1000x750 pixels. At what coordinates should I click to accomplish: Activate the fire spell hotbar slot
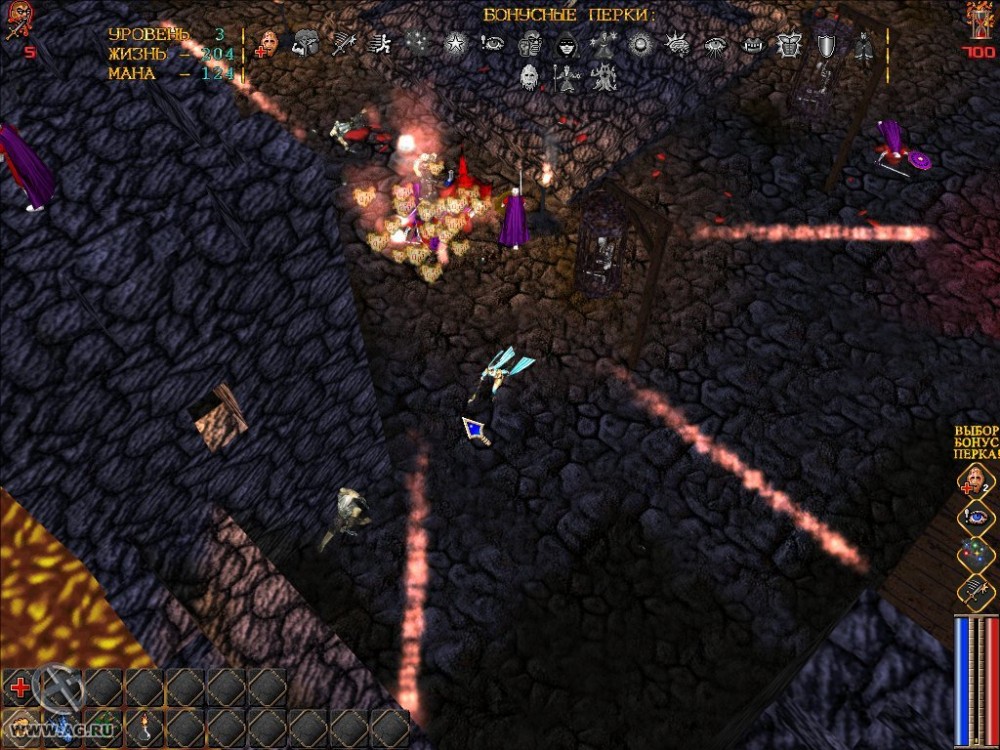coord(20,729)
